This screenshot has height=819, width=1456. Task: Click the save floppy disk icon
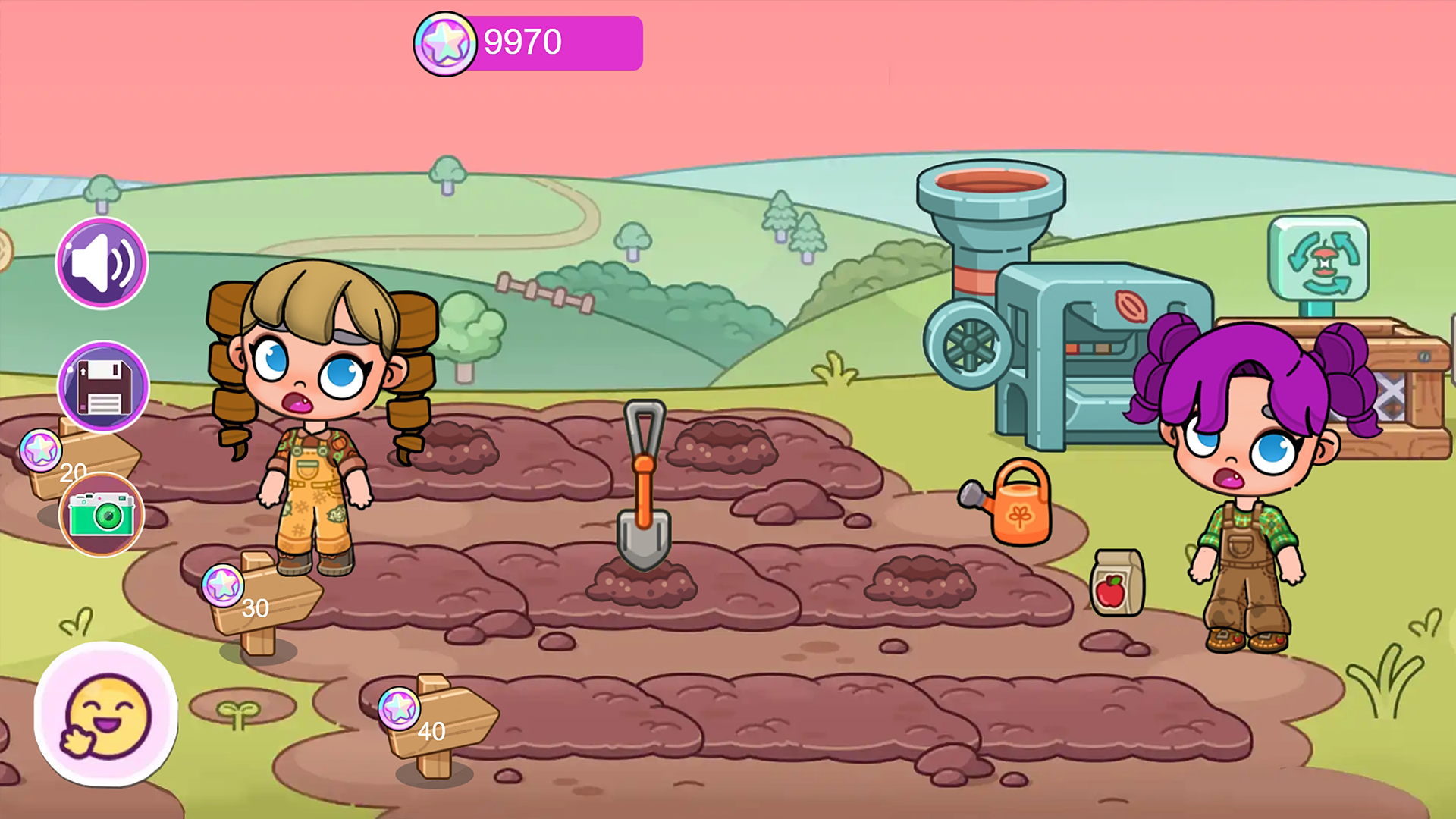pos(102,388)
